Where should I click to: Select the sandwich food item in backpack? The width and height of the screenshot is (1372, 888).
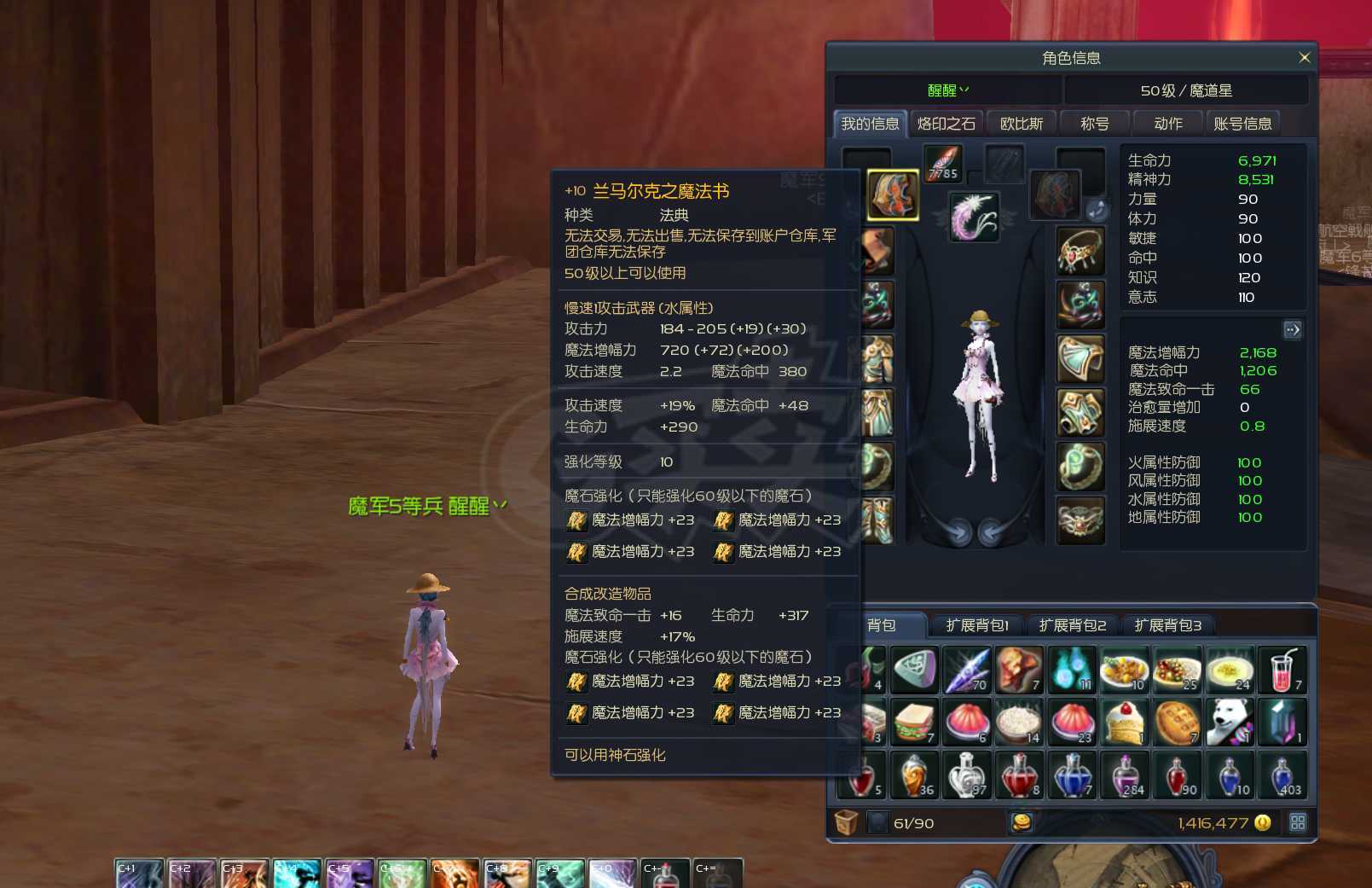pos(913,721)
